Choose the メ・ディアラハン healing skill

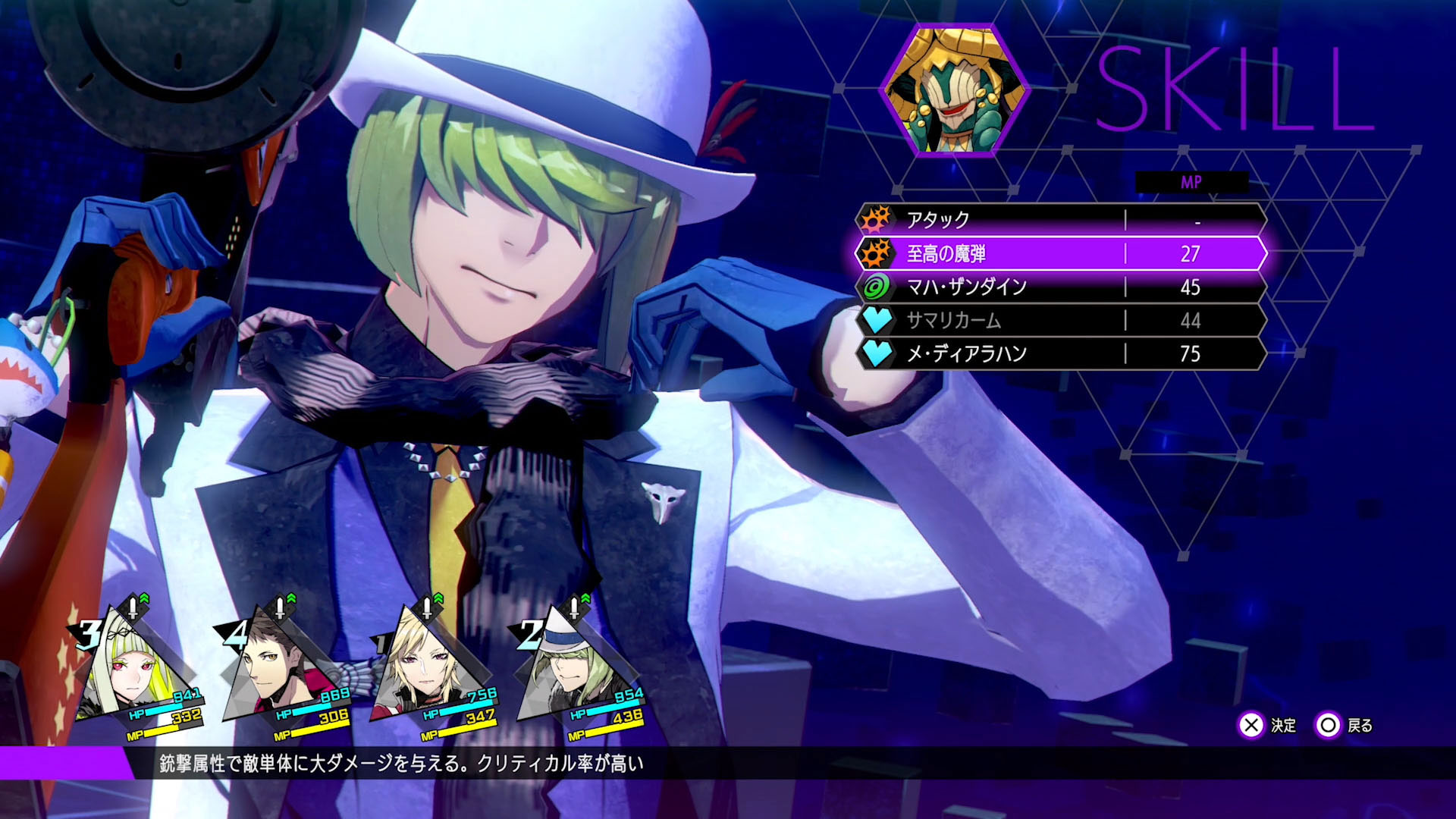tap(1060, 353)
